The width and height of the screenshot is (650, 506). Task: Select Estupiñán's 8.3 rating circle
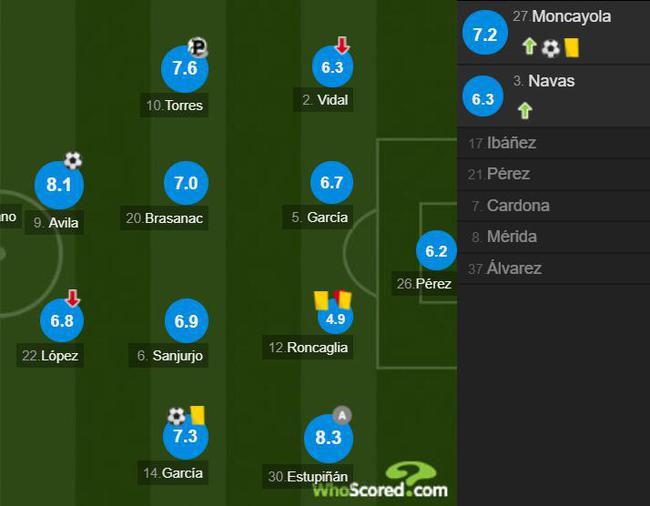click(x=328, y=438)
